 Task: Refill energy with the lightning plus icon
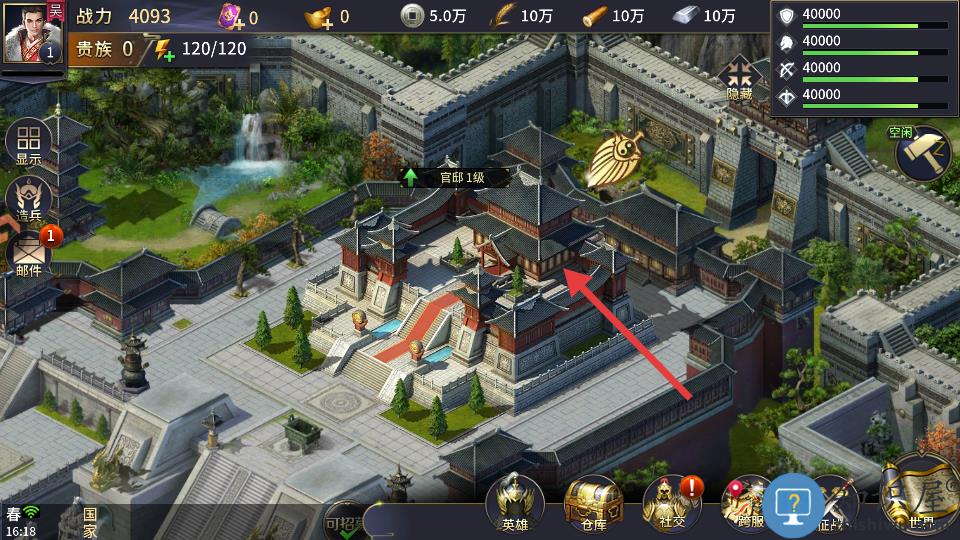159,49
